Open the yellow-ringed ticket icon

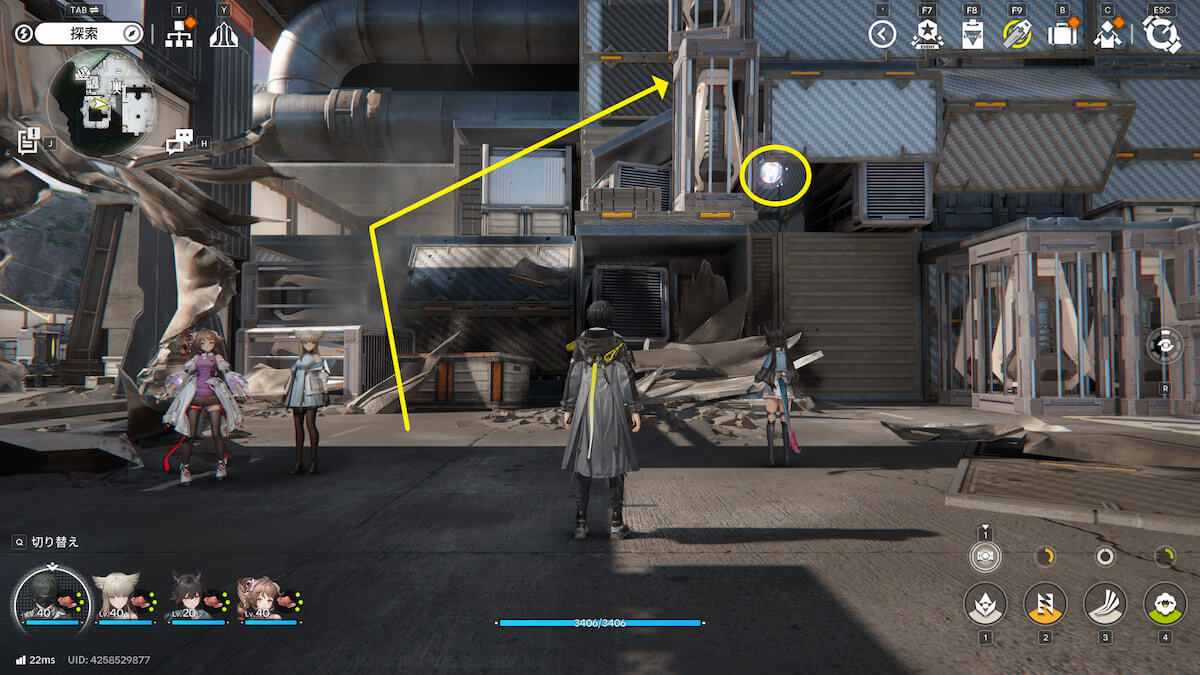click(1016, 35)
